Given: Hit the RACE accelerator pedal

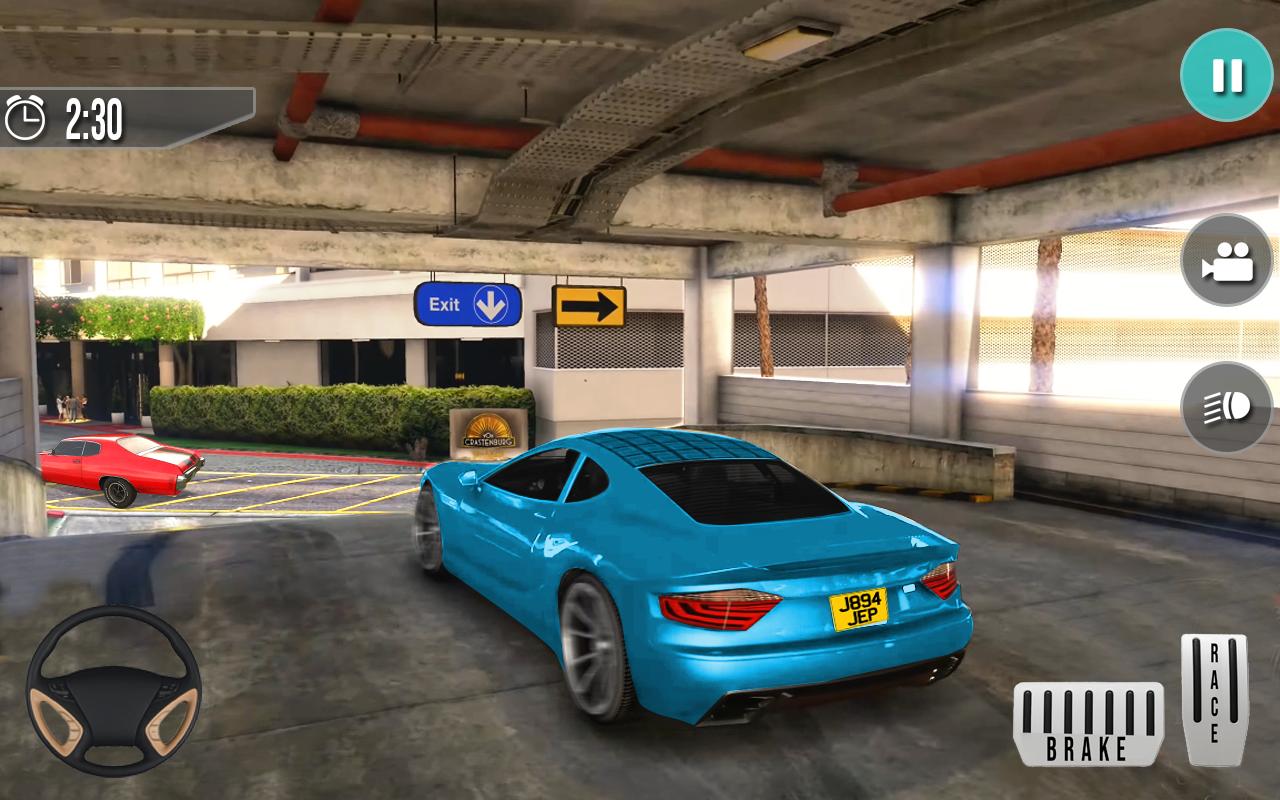Looking at the screenshot, I should [x=1214, y=699].
